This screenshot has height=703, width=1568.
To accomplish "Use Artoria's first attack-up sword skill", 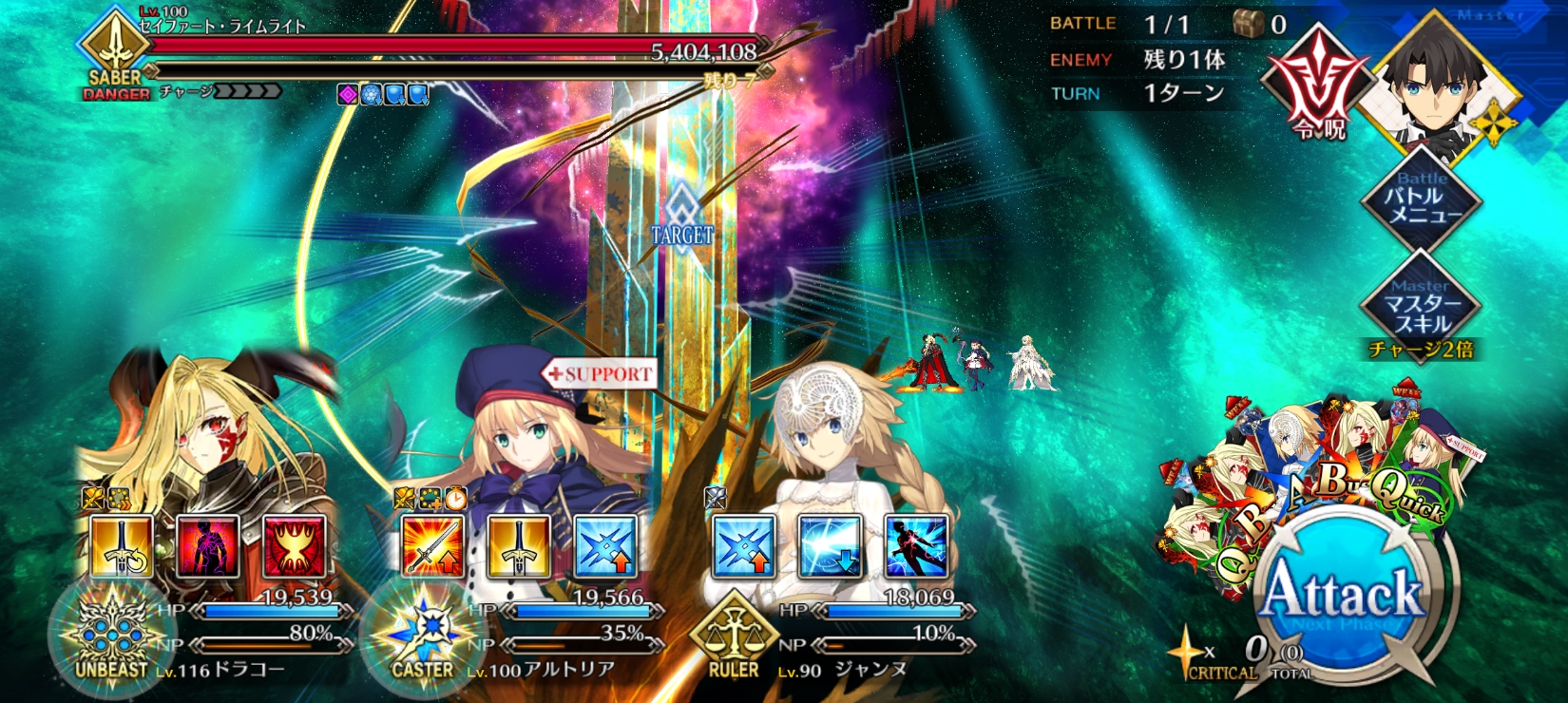I will point(433,546).
